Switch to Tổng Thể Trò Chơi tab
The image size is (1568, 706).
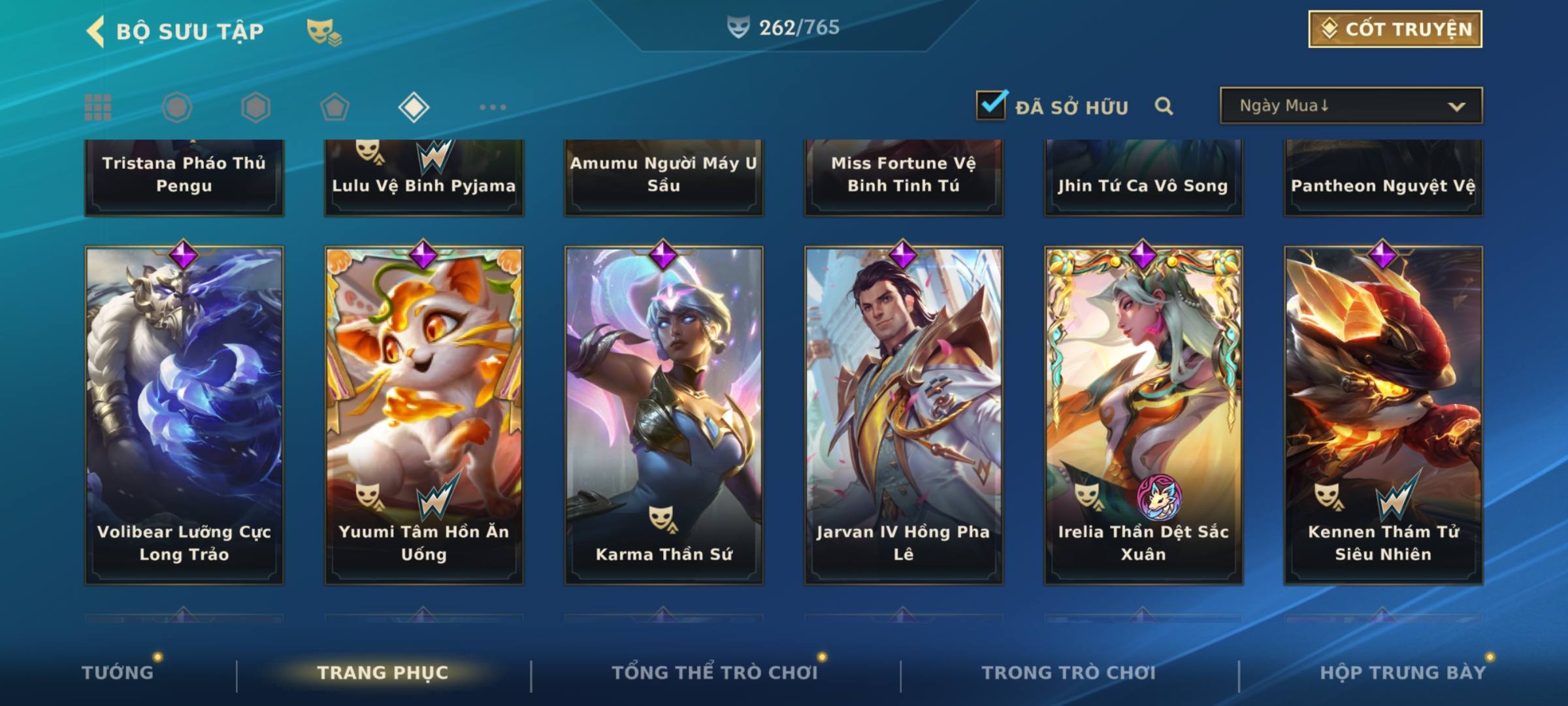pyautogui.click(x=714, y=673)
